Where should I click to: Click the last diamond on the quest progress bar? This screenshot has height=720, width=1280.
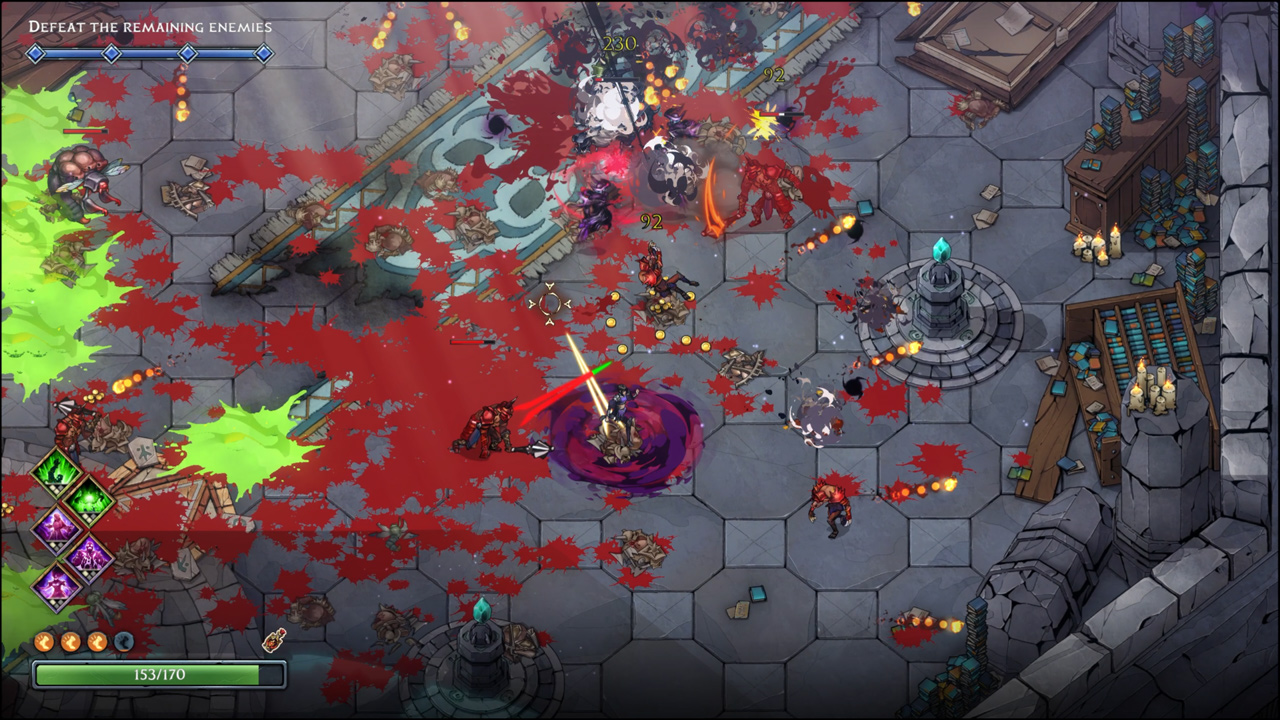tap(263, 55)
